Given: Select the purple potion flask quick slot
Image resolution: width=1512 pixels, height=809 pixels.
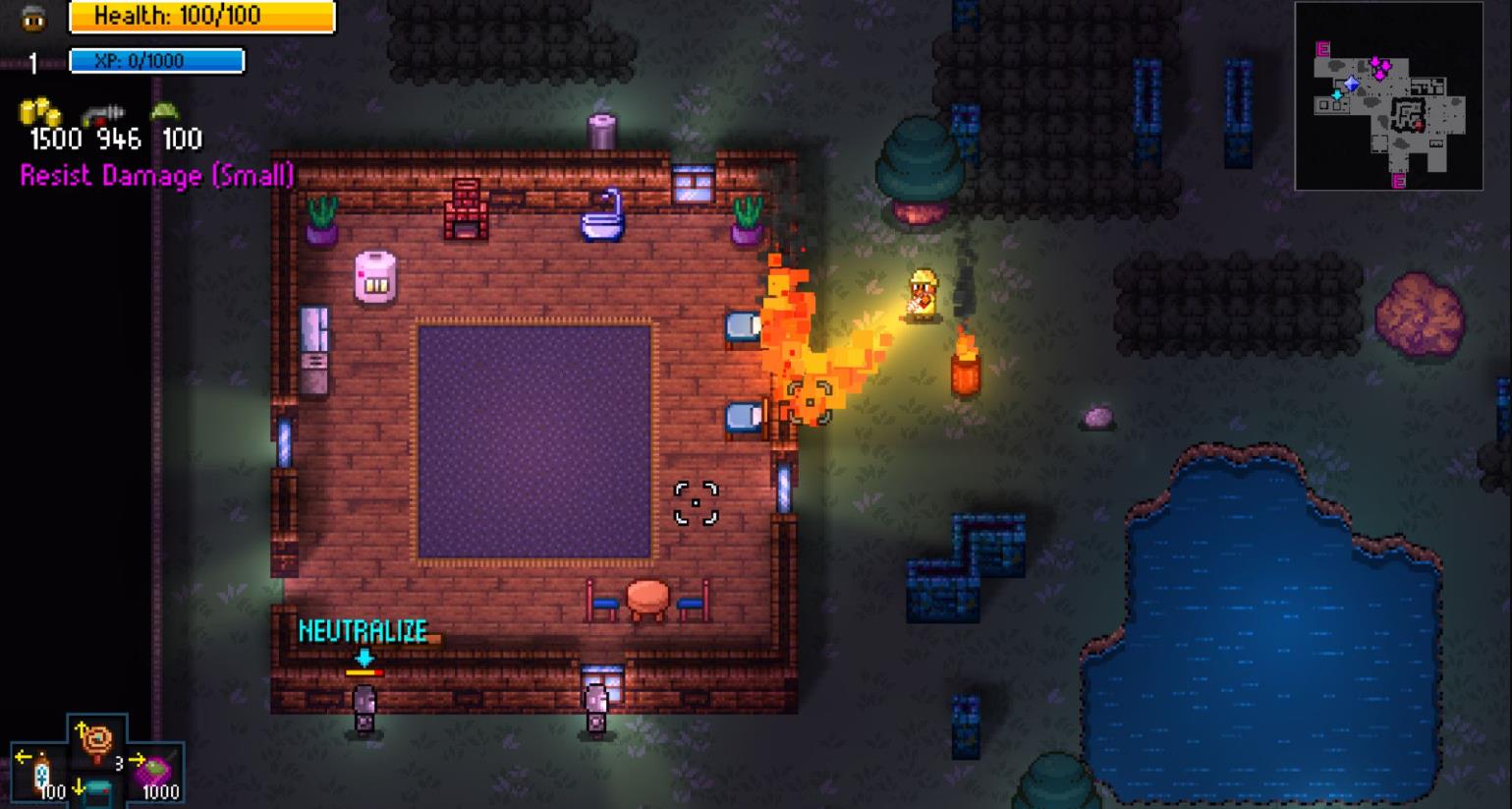Looking at the screenshot, I should click(156, 771).
